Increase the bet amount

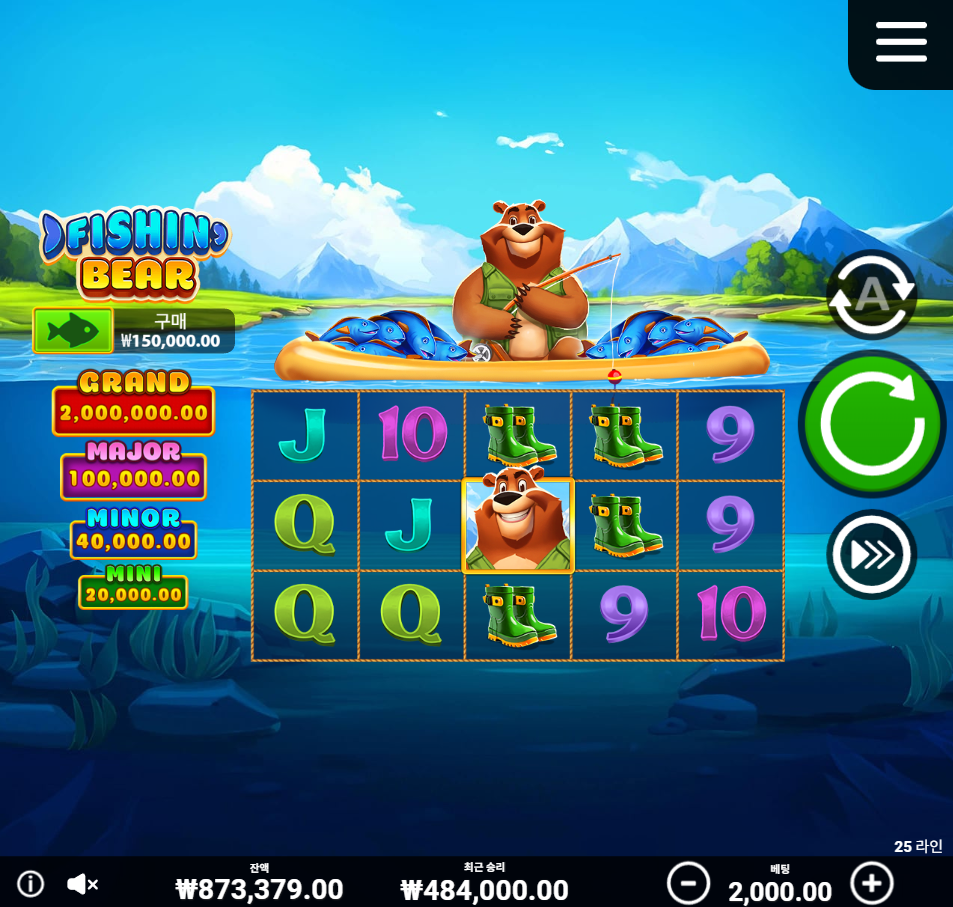[871, 883]
